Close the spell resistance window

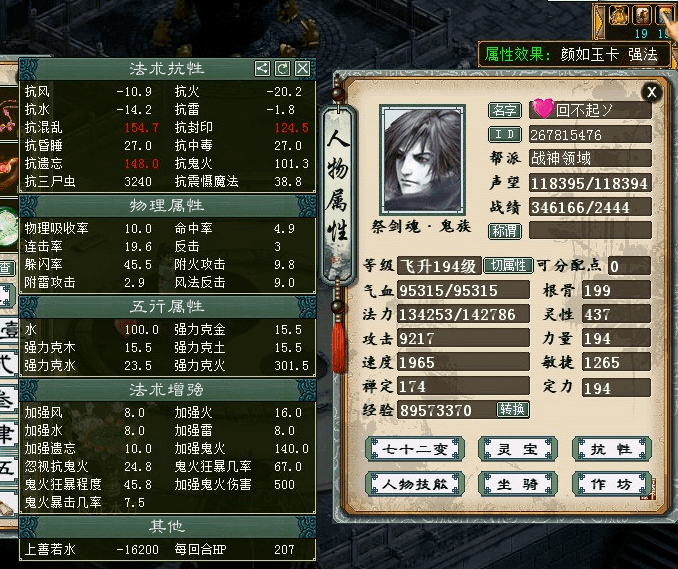(302, 69)
